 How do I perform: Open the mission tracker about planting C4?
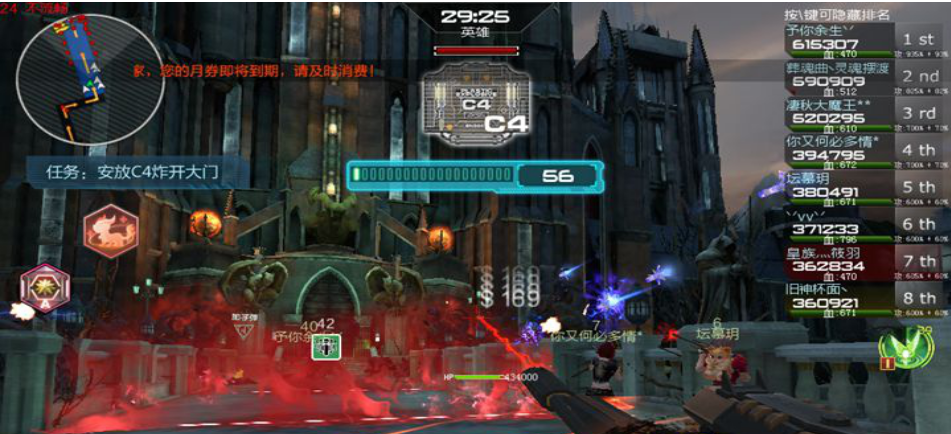point(134,171)
